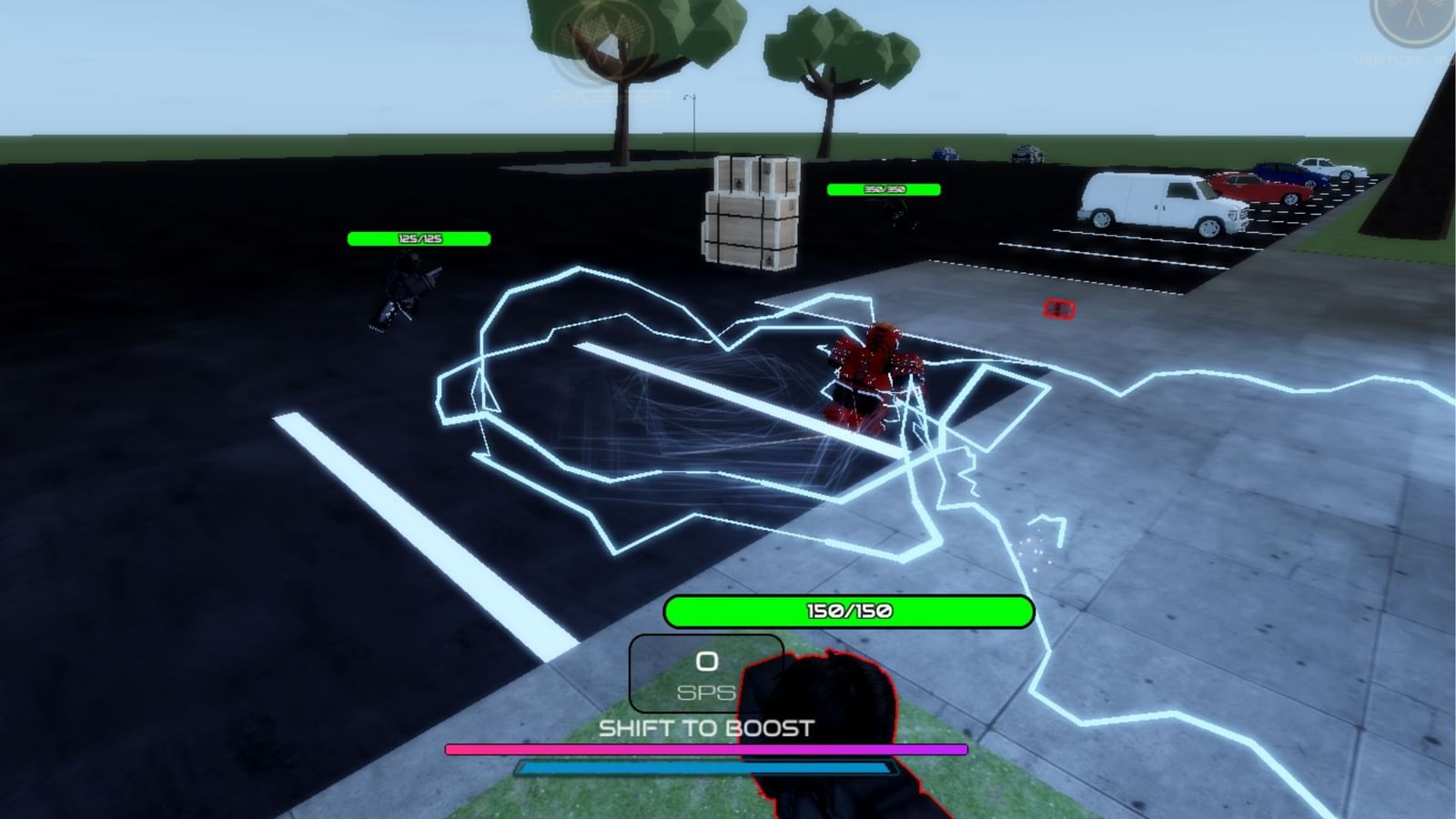Toggle the 125/125 health bar
This screenshot has height=819, width=1456.
click(x=418, y=238)
